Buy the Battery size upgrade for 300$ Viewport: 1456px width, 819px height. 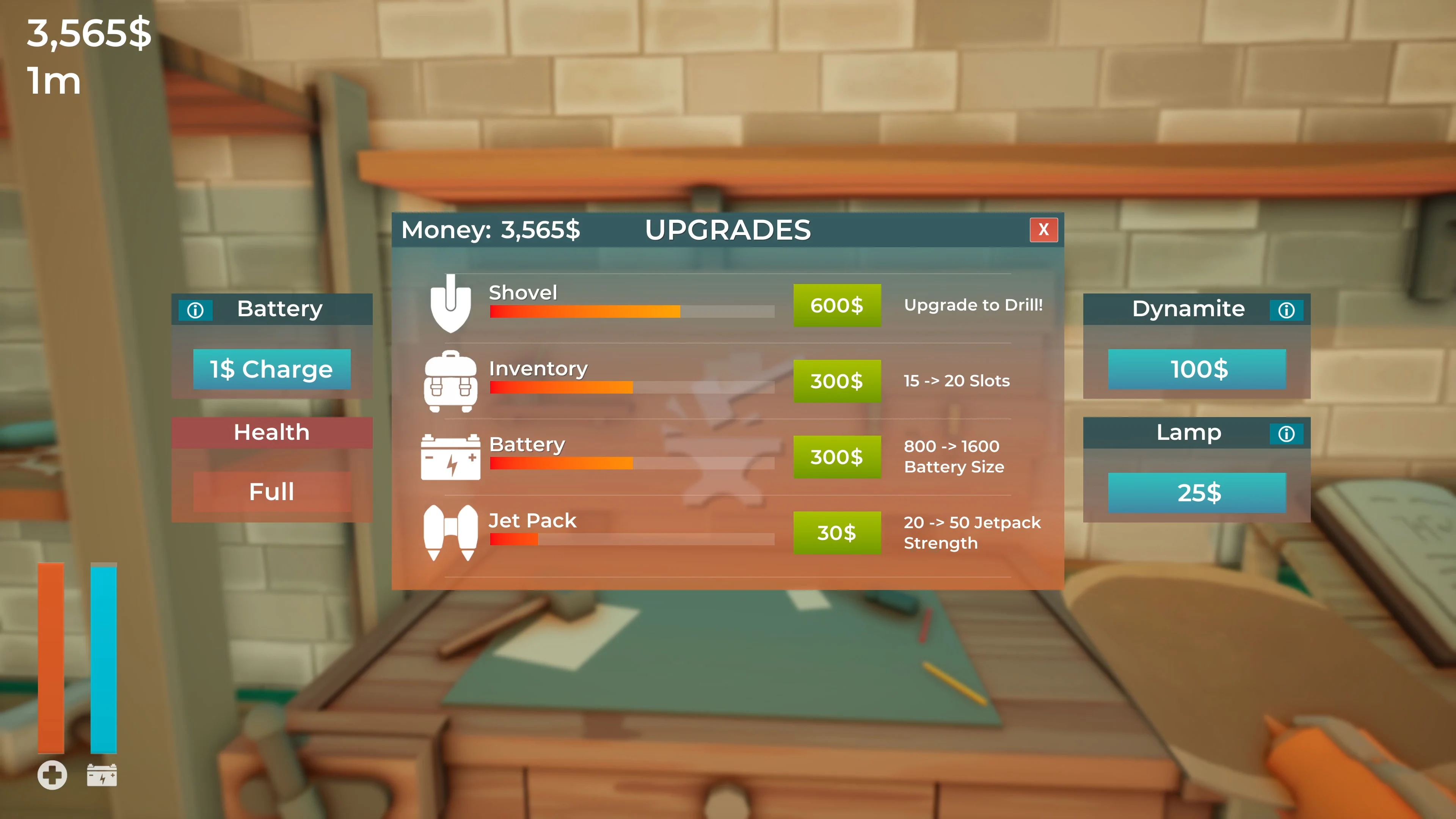click(x=837, y=457)
